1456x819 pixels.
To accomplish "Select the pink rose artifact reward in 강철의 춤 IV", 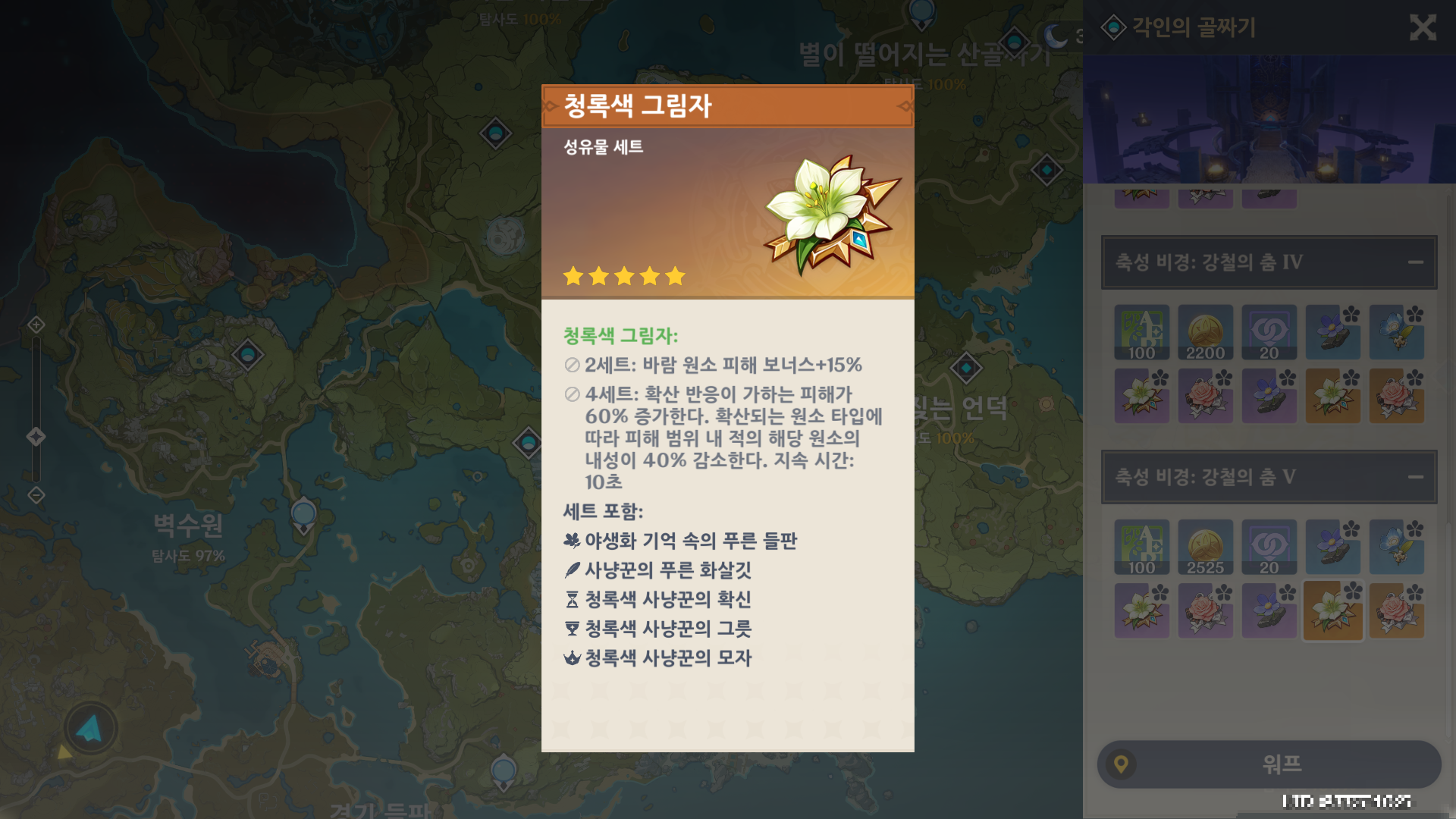I will [1396, 397].
